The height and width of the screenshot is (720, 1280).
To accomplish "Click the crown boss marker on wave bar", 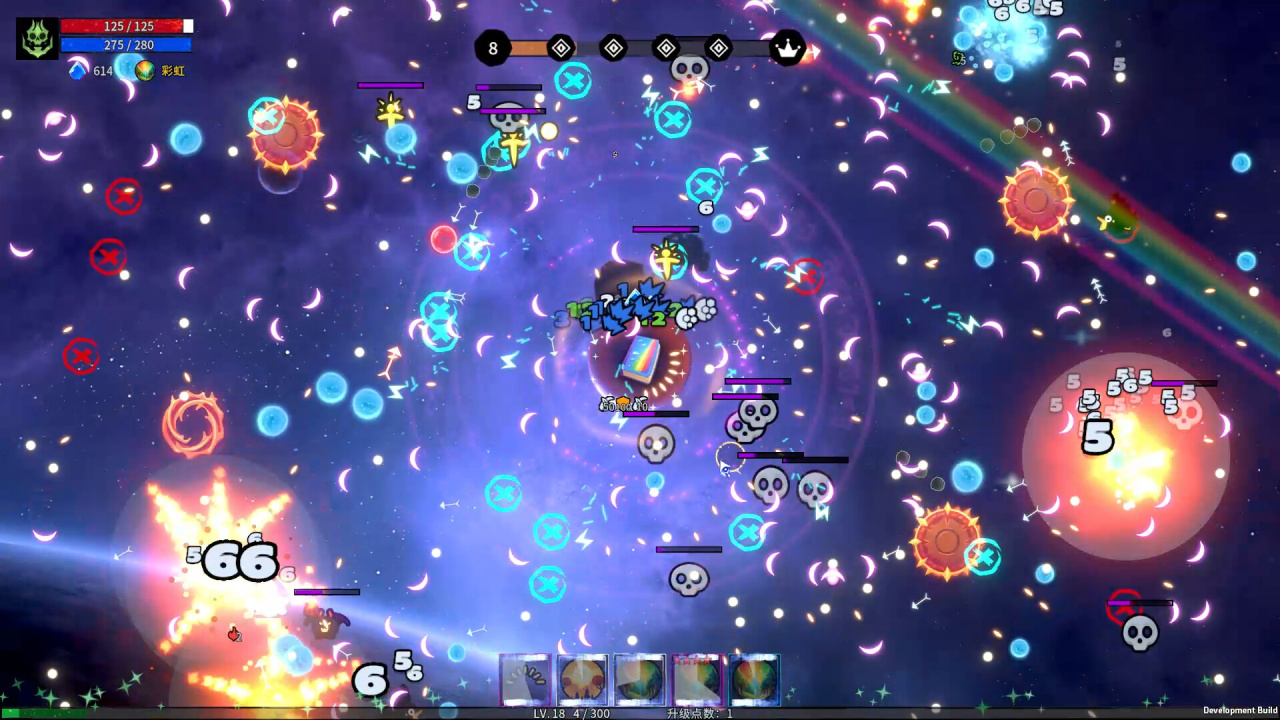I will coord(789,47).
